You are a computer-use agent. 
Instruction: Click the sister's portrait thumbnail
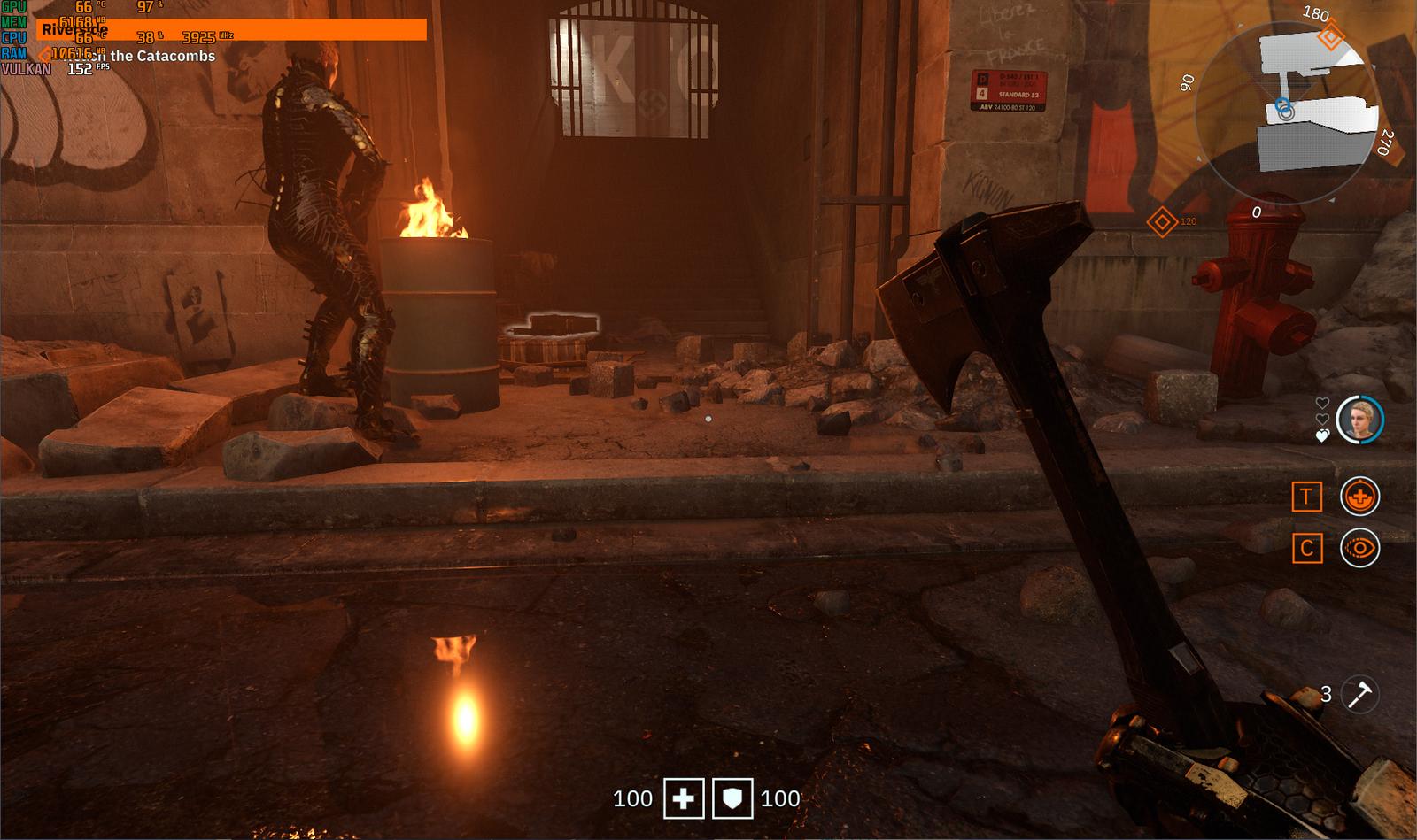point(1361,418)
